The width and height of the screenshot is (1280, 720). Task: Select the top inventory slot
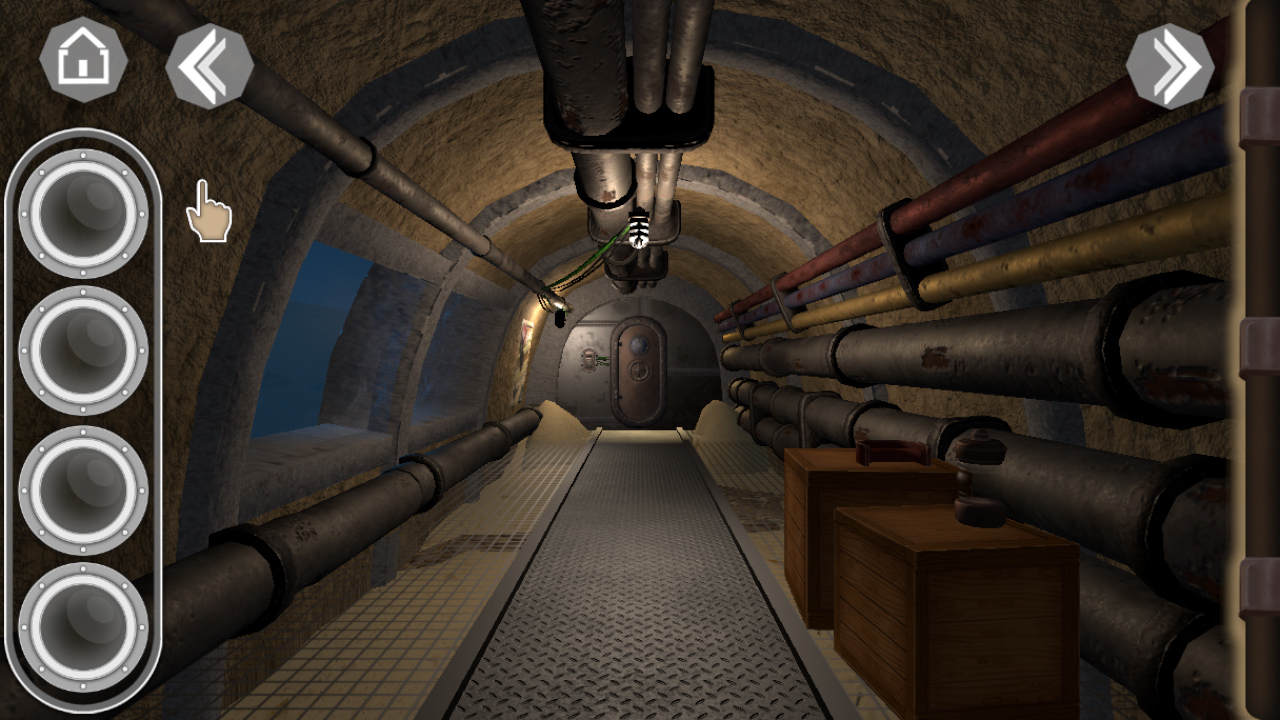pos(84,210)
